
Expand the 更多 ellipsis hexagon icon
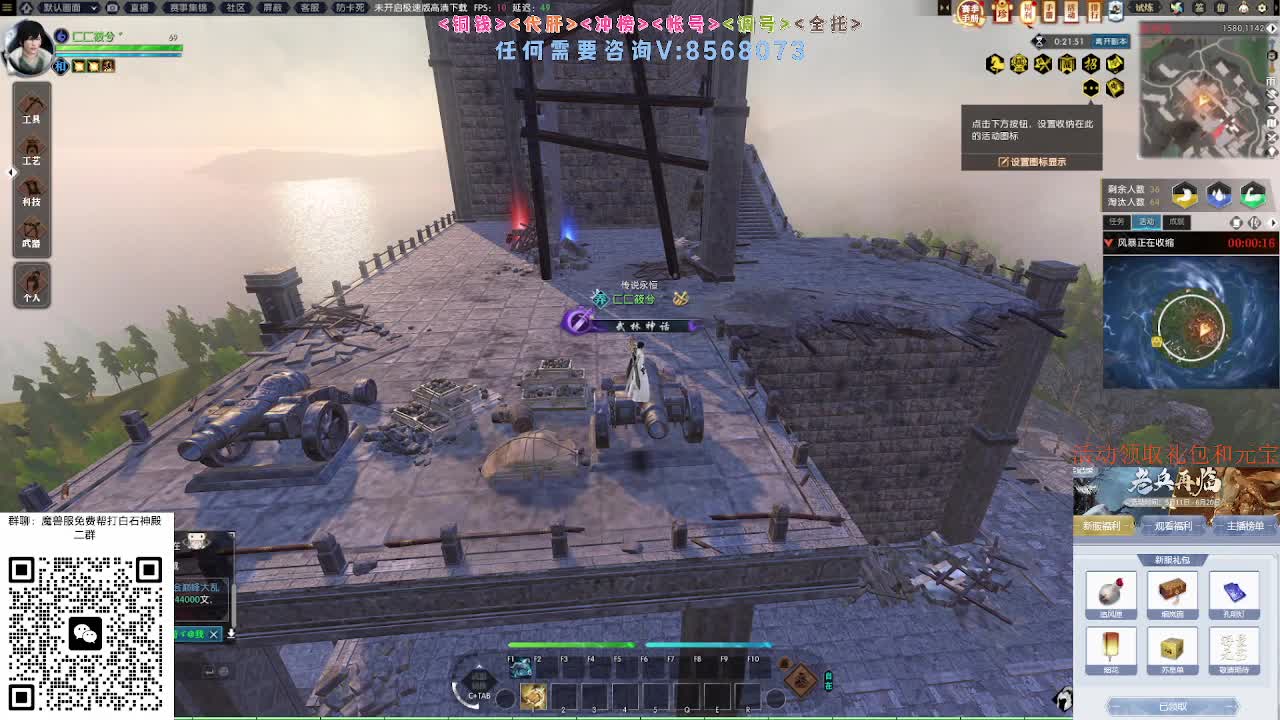(1089, 88)
